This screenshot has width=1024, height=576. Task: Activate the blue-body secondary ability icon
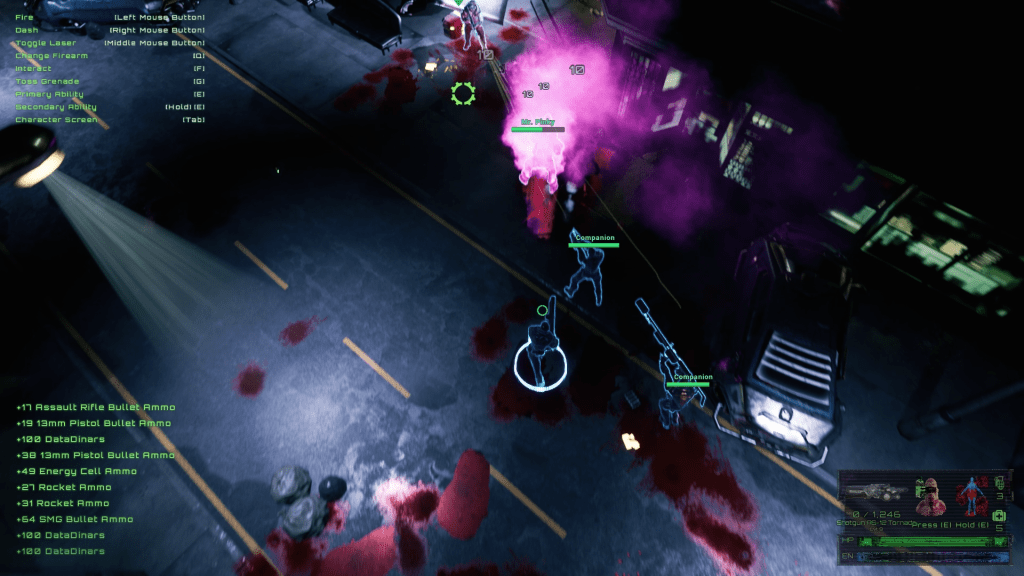coord(970,495)
